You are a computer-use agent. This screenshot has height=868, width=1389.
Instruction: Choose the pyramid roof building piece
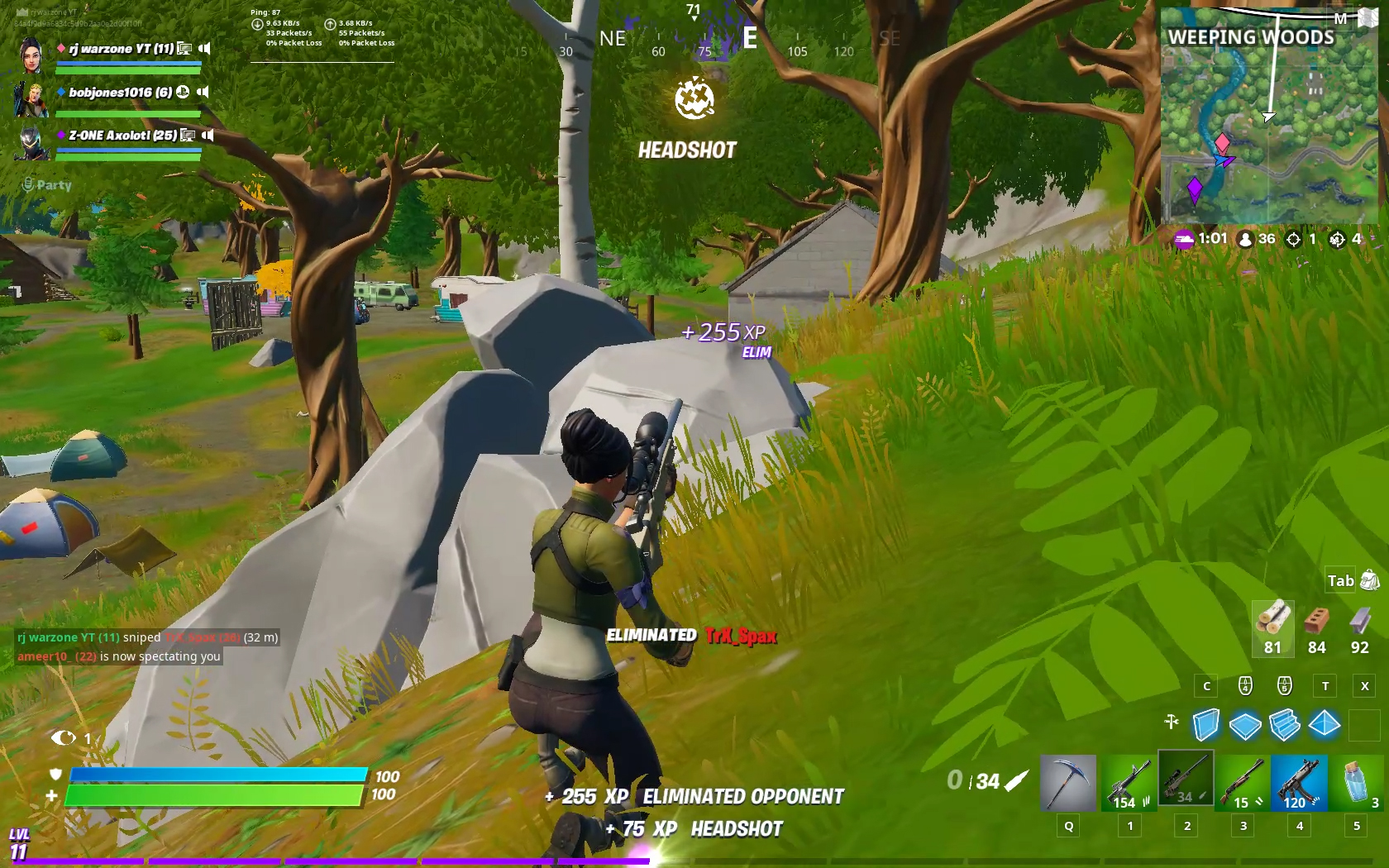tap(1325, 725)
